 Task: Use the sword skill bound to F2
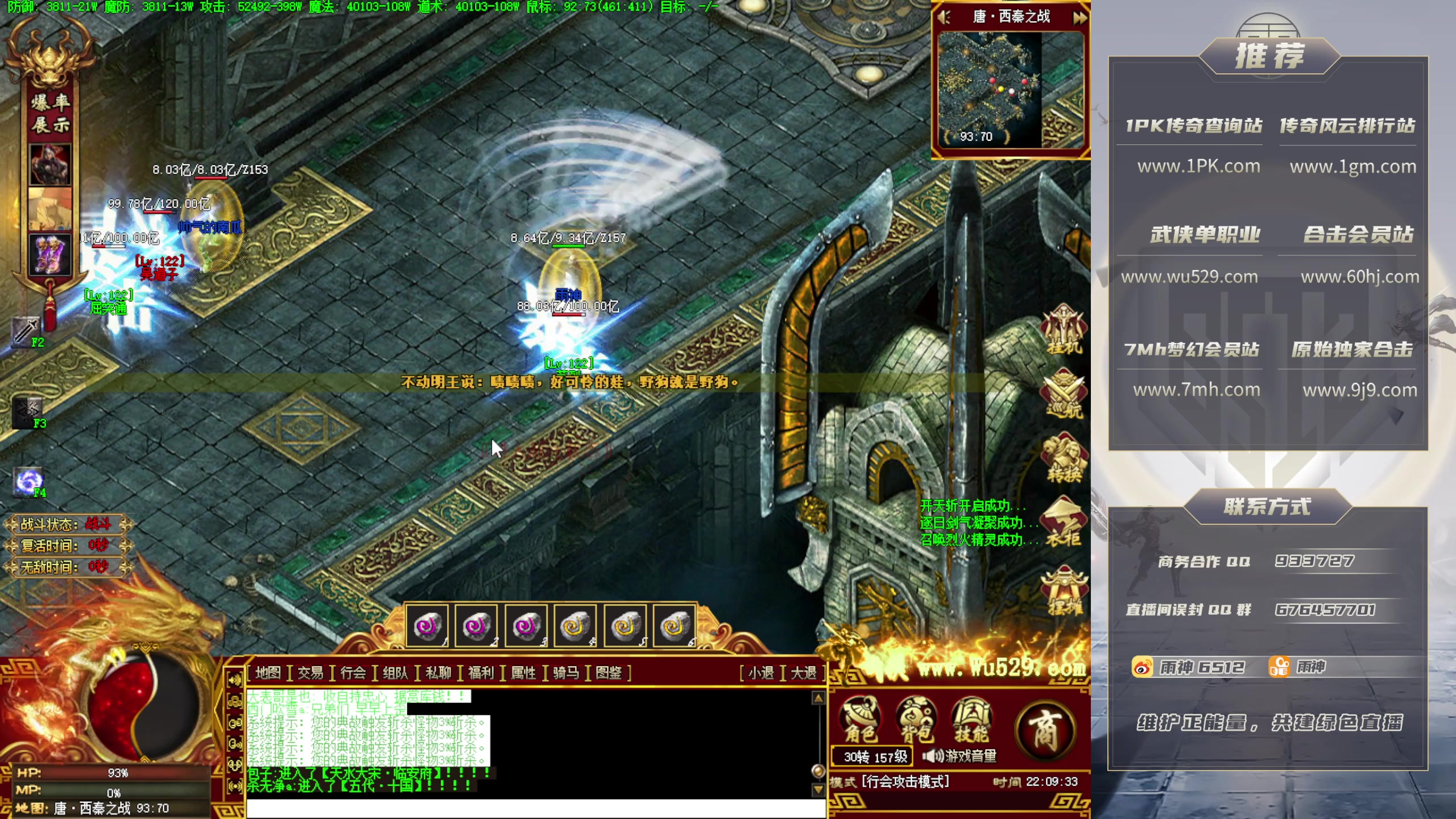click(25, 330)
